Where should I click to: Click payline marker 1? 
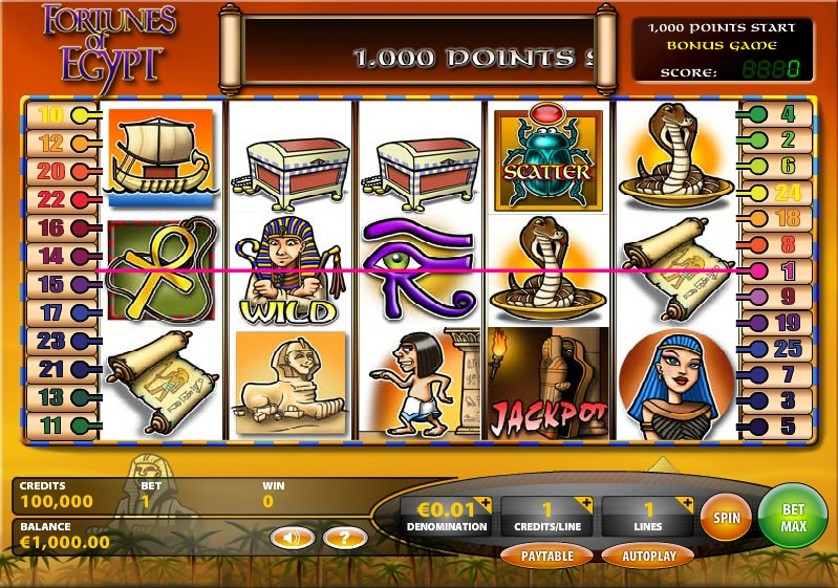click(x=787, y=270)
